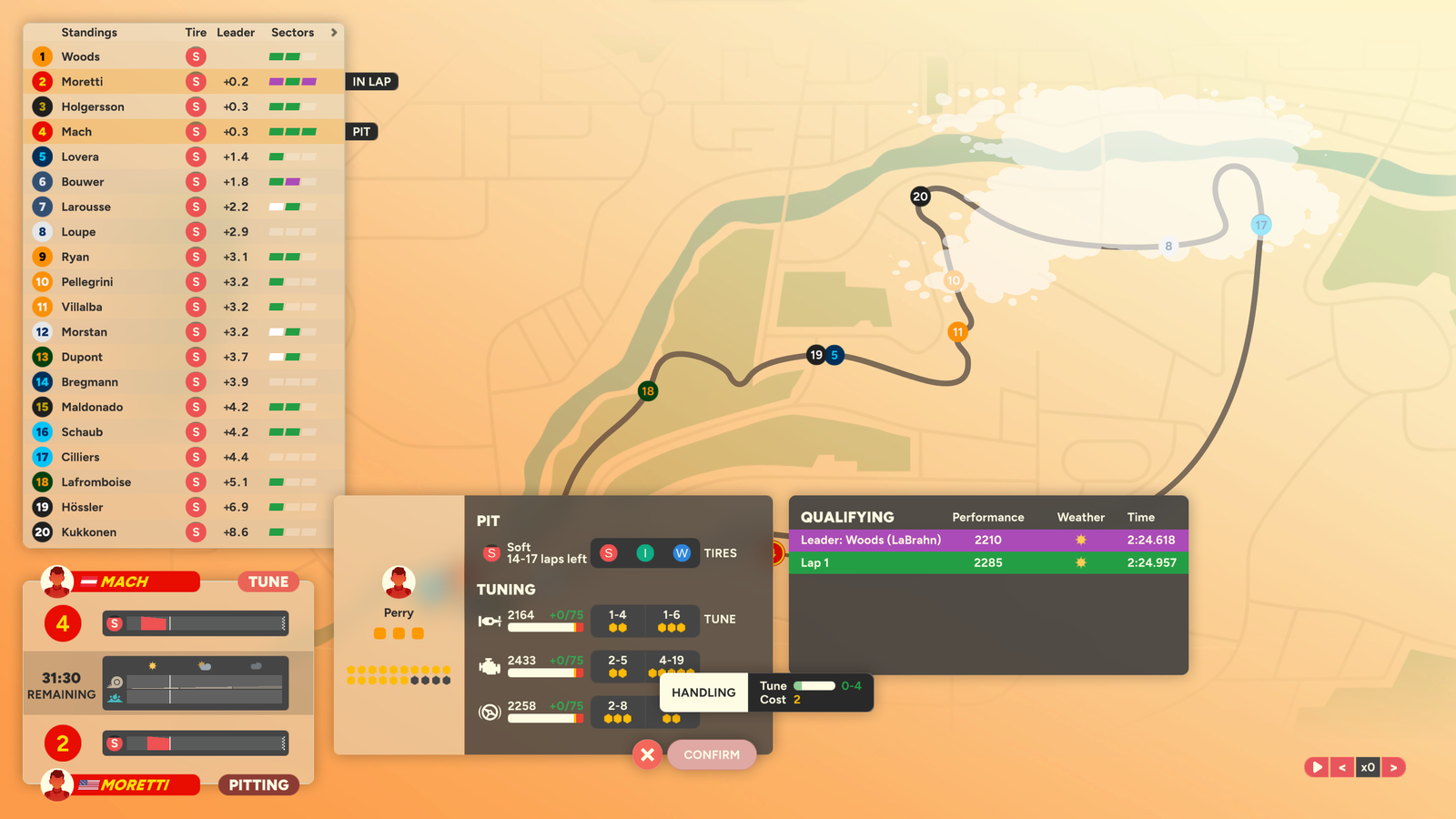1456x819 pixels.
Task: Pick Wet tires from the TIRES selector
Action: tap(682, 552)
